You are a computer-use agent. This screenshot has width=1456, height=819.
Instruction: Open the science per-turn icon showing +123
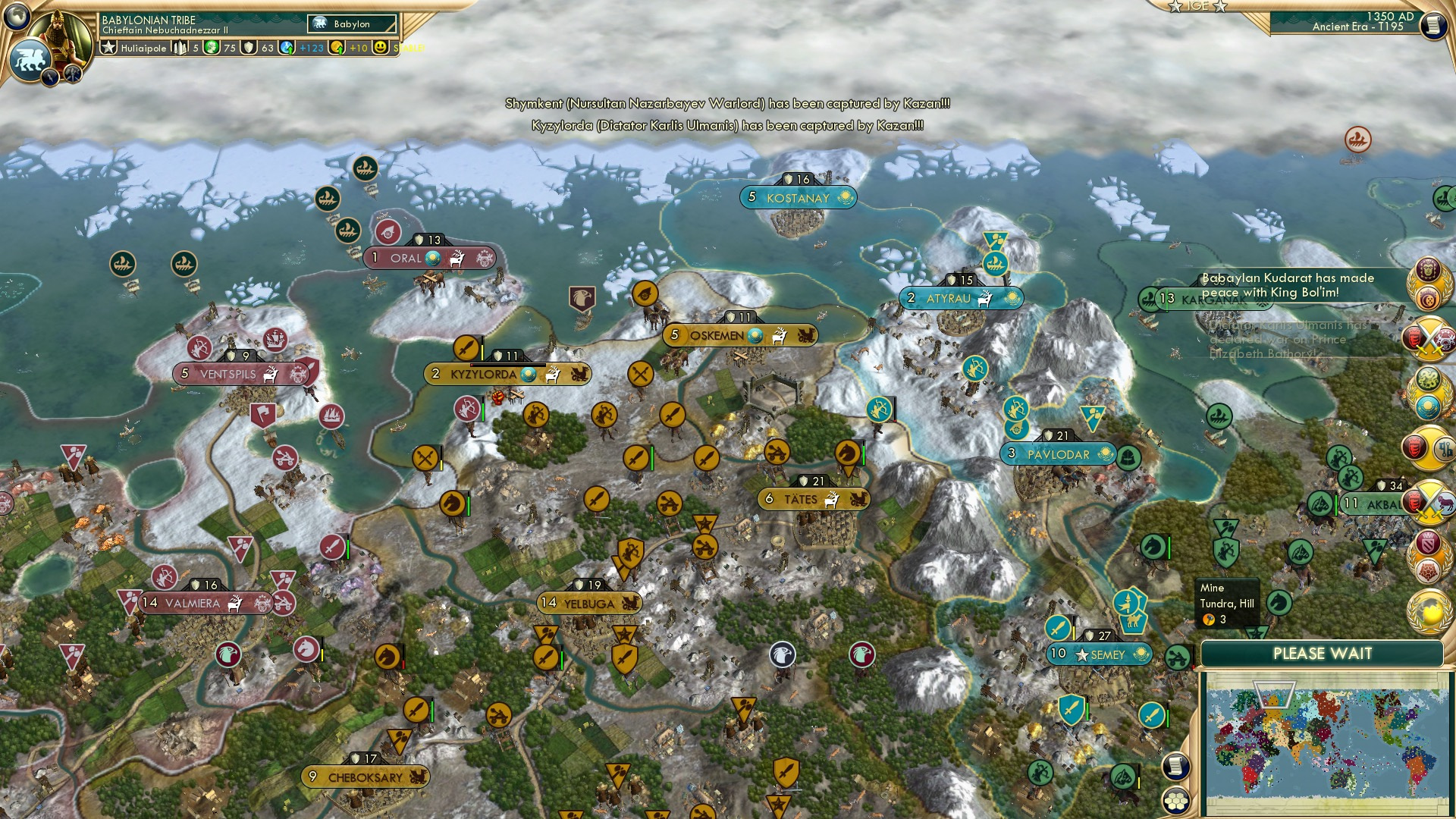pos(287,49)
